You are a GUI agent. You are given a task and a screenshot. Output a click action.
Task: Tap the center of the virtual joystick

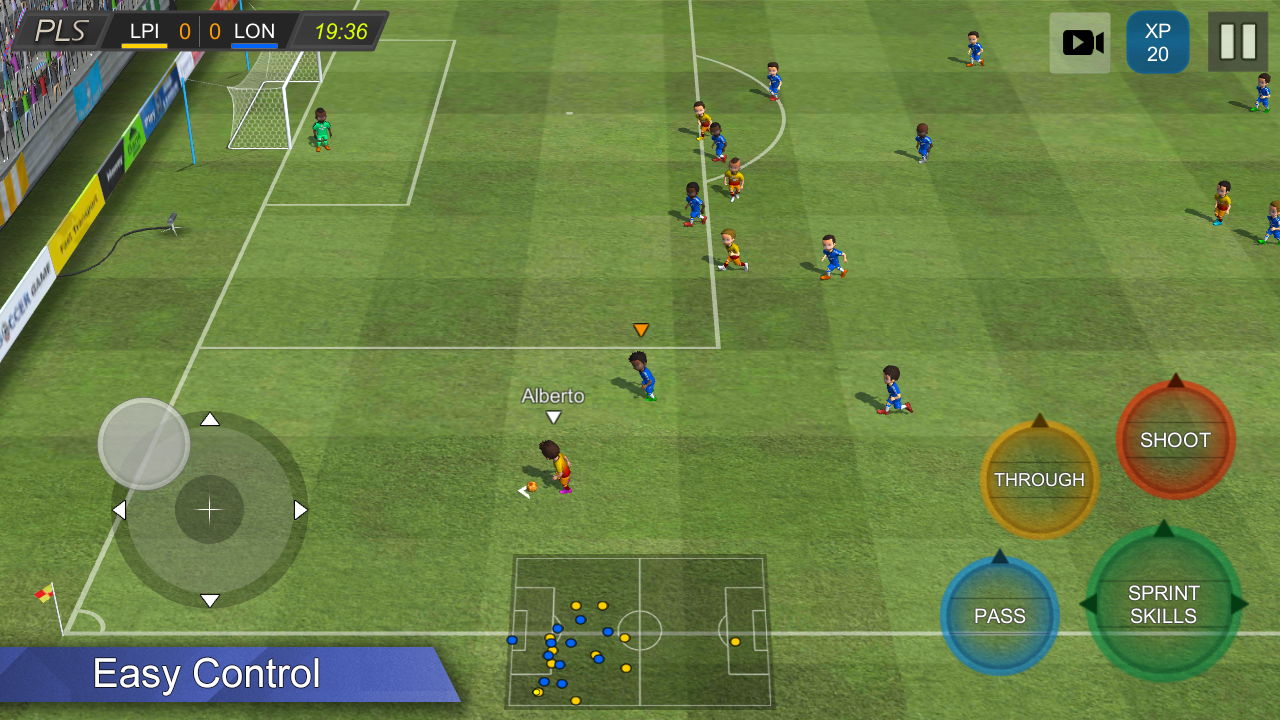(x=209, y=509)
